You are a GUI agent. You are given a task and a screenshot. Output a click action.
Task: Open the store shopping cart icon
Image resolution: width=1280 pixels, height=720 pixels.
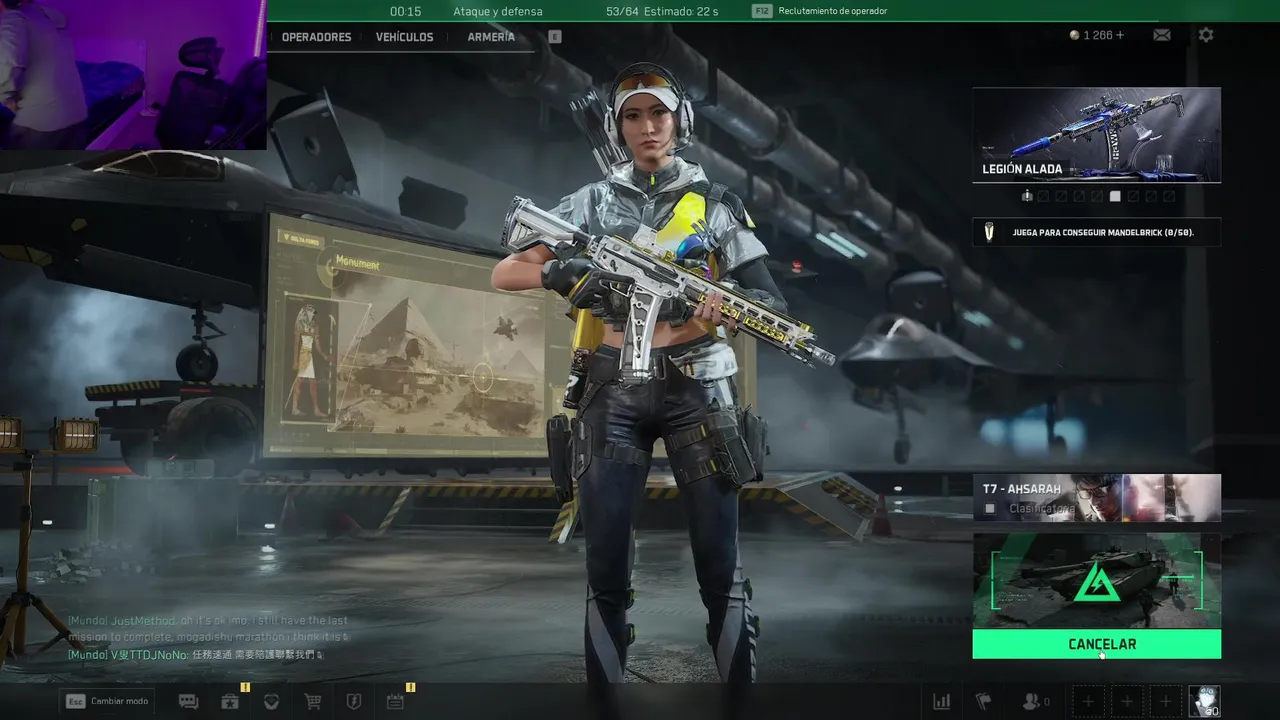point(312,702)
